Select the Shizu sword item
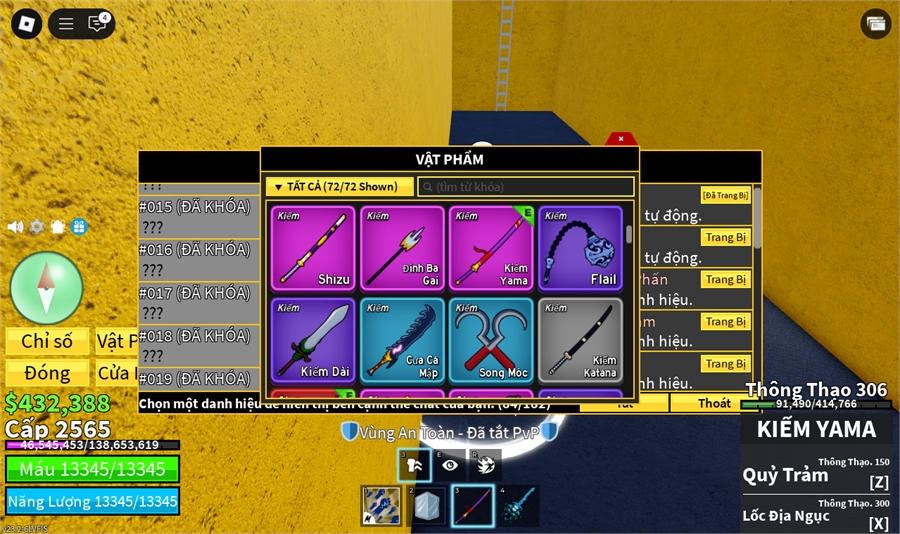Viewport: 900px width, 534px height. pos(312,248)
